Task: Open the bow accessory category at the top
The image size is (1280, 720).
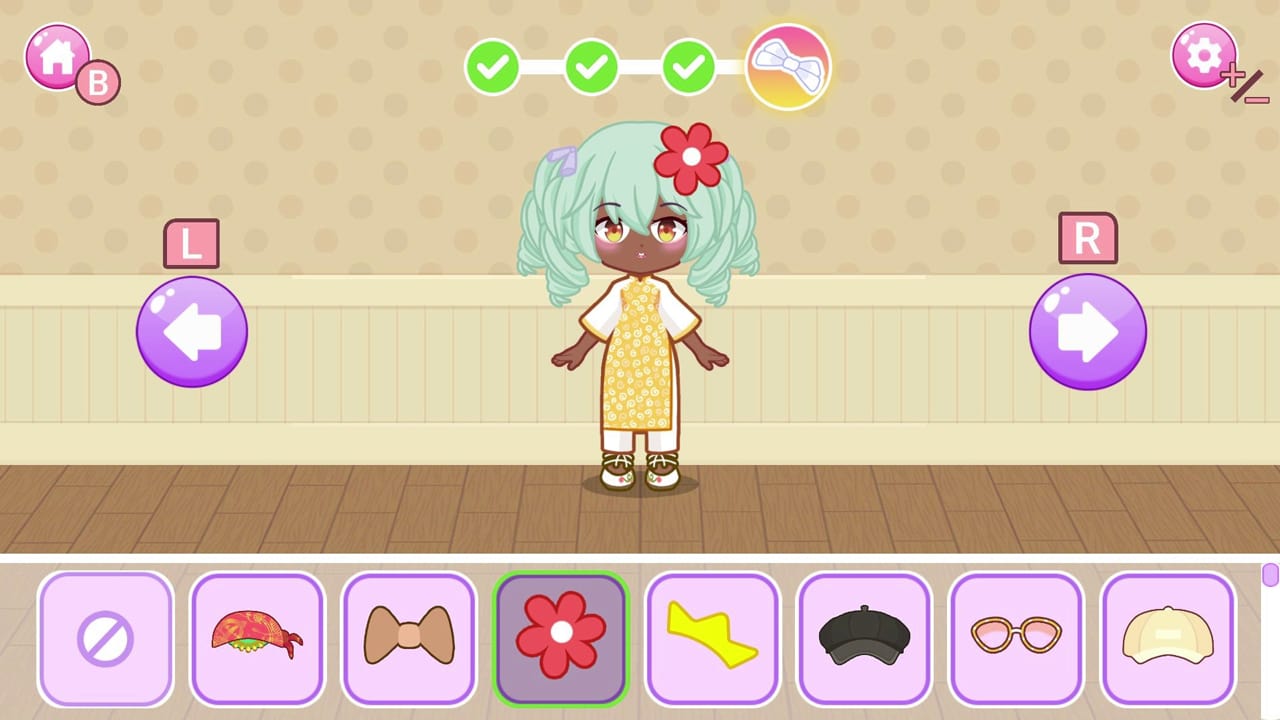Action: (788, 66)
